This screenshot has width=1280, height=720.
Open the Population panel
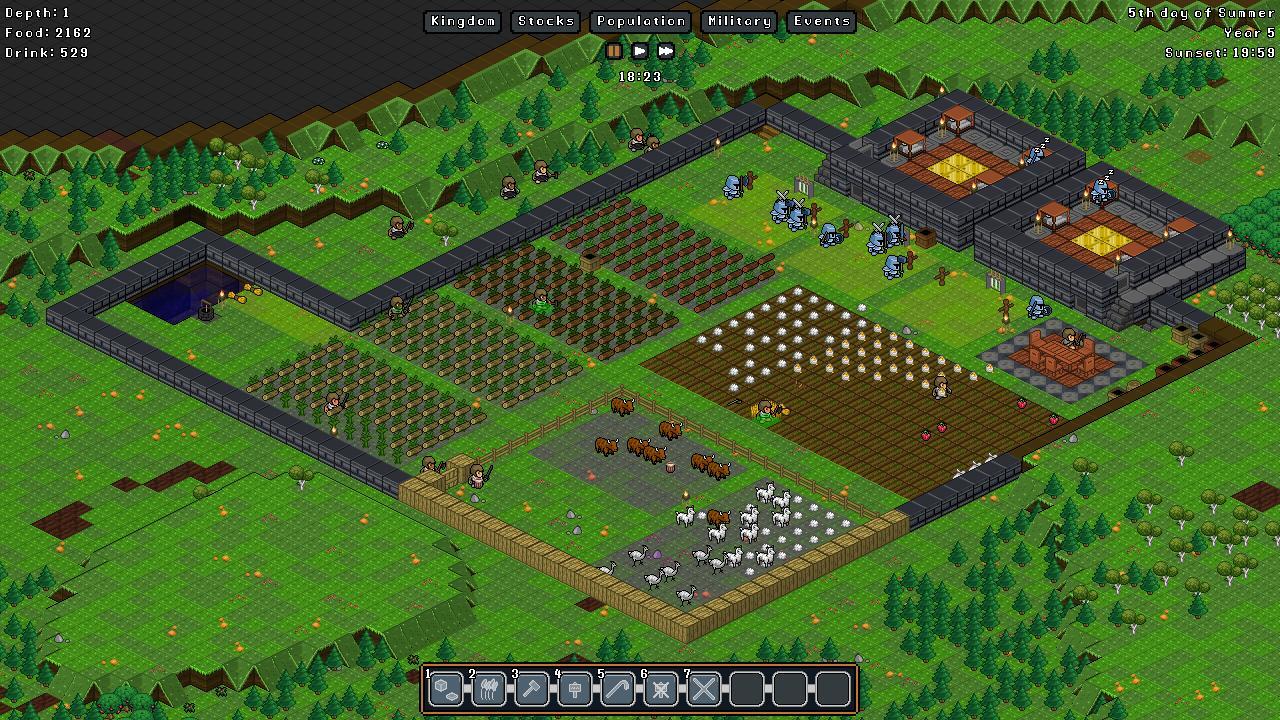(640, 21)
